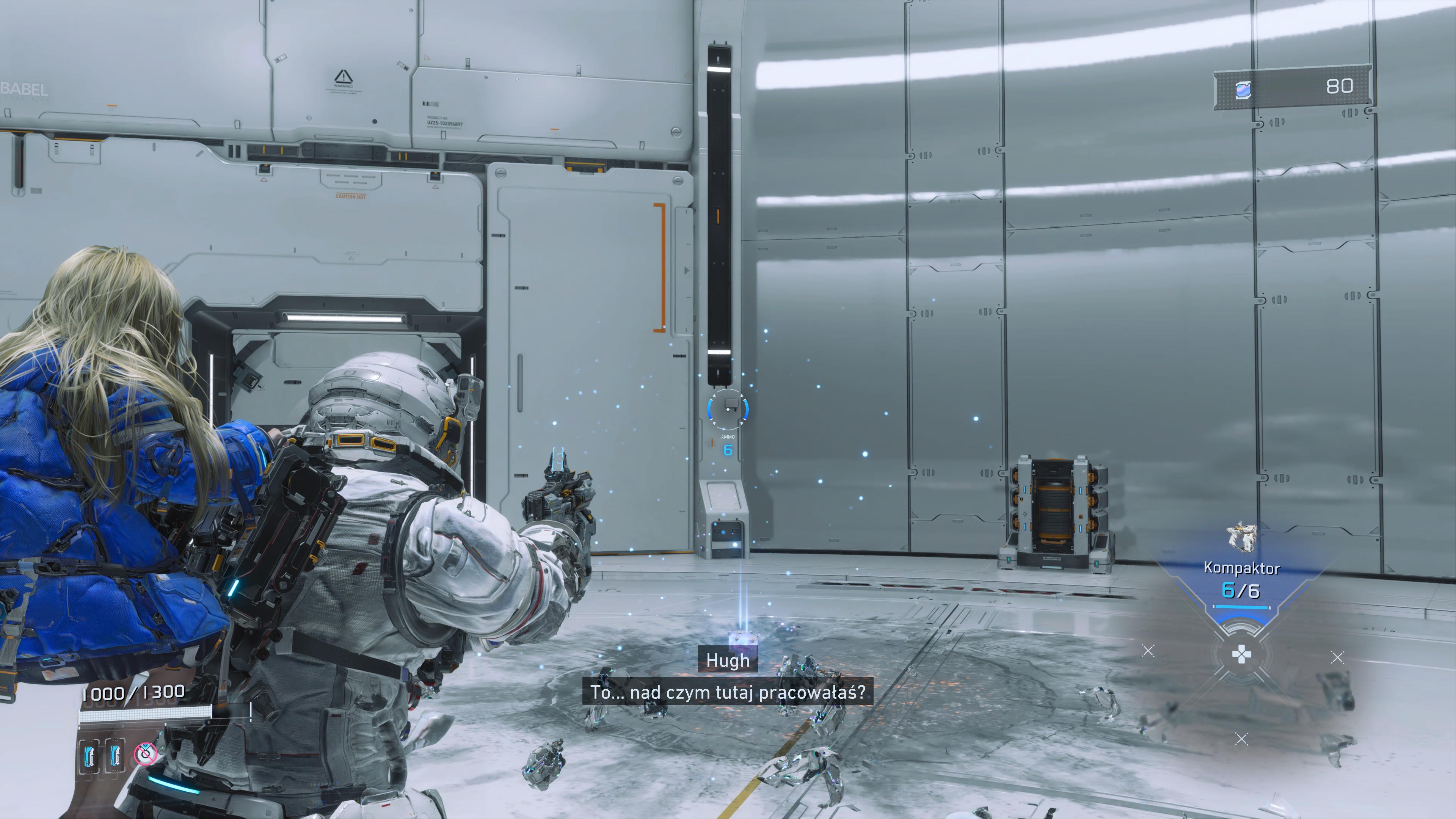Select the Kompaktor weapon in the weapon wheel

click(x=1241, y=538)
